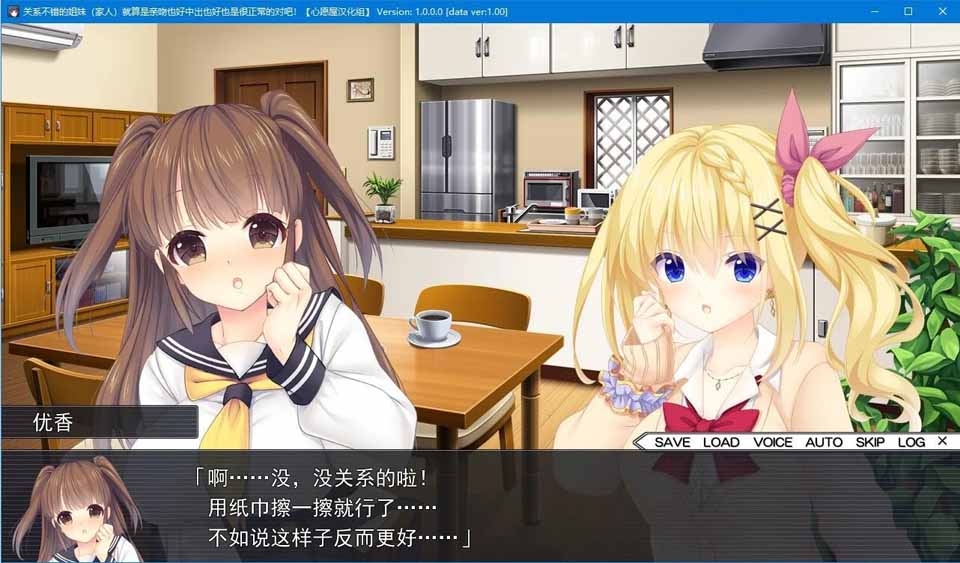Activate SKIP mode
The width and height of the screenshot is (960, 563).
870,442
